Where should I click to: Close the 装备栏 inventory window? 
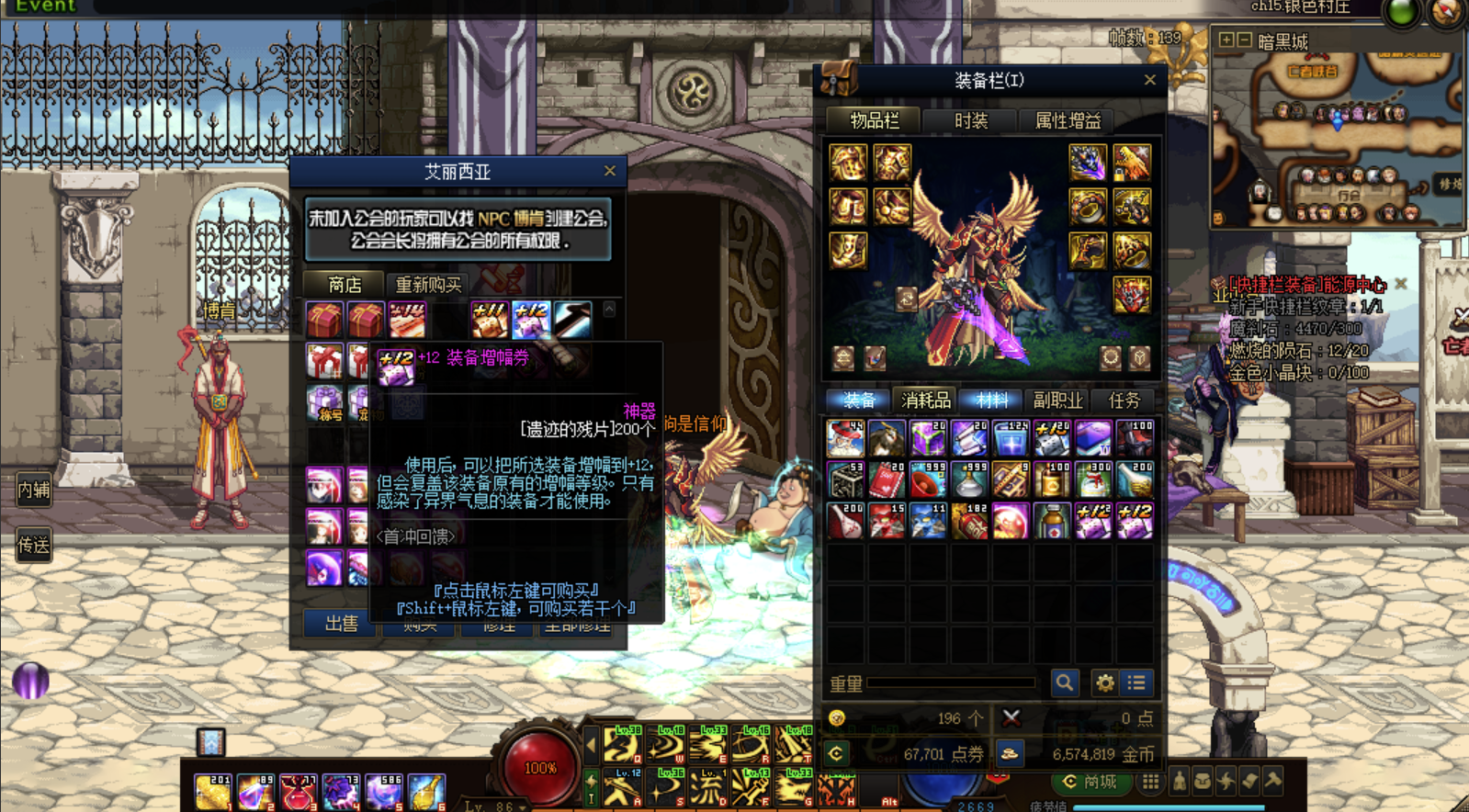1149,80
